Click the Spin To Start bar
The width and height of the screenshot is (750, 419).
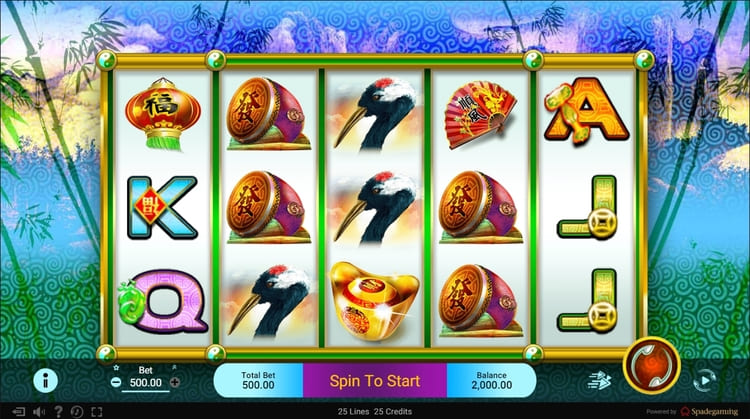click(x=374, y=381)
